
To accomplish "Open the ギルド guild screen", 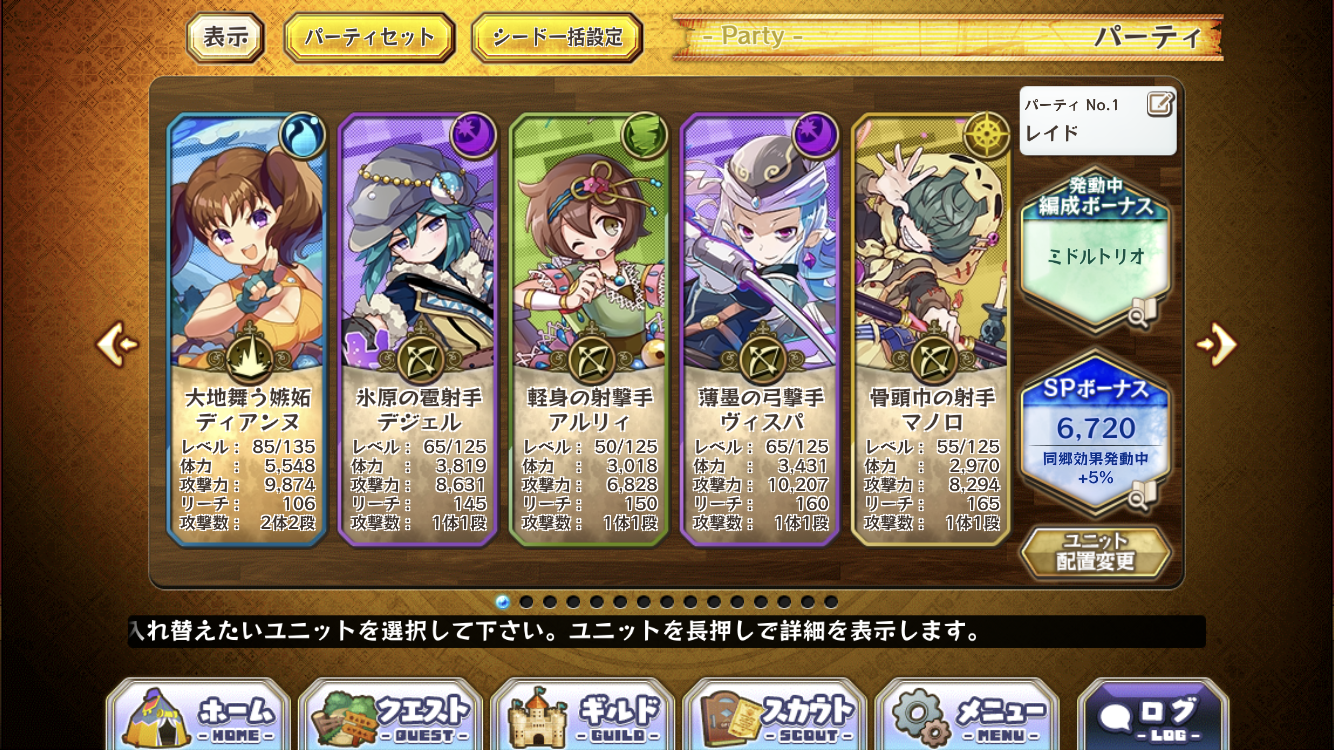I will 583,716.
